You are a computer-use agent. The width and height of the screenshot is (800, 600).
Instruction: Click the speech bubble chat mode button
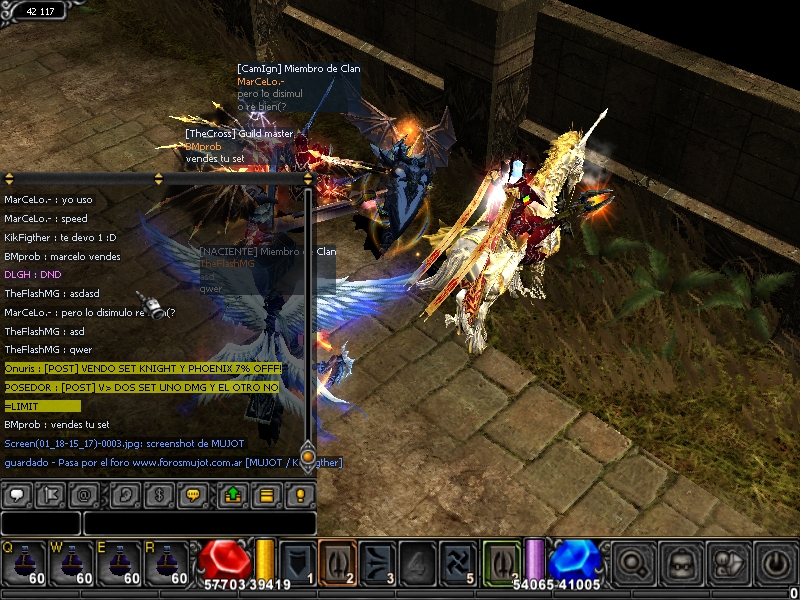[x=17, y=494]
